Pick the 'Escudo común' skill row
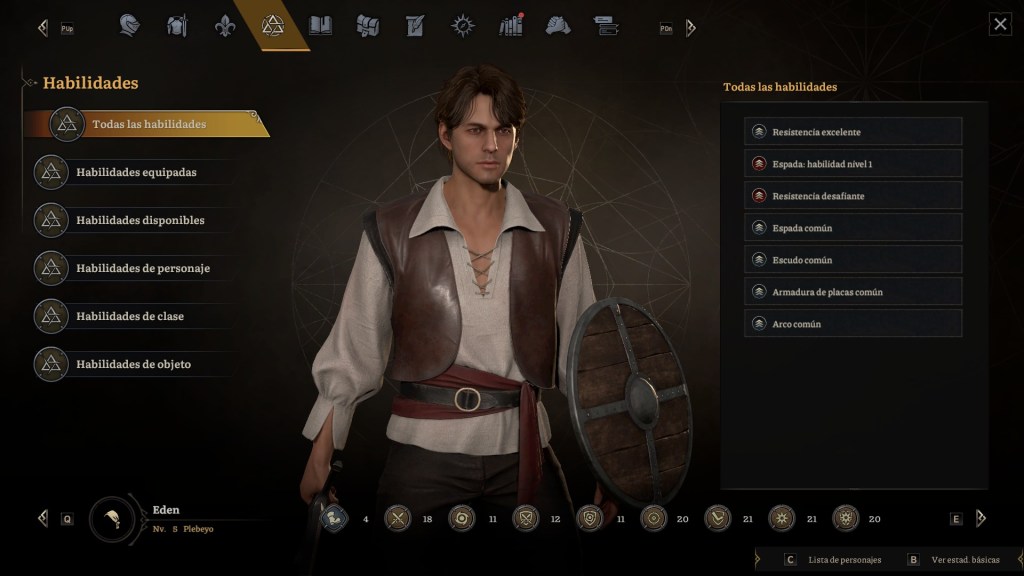The height and width of the screenshot is (576, 1024). pos(853,260)
